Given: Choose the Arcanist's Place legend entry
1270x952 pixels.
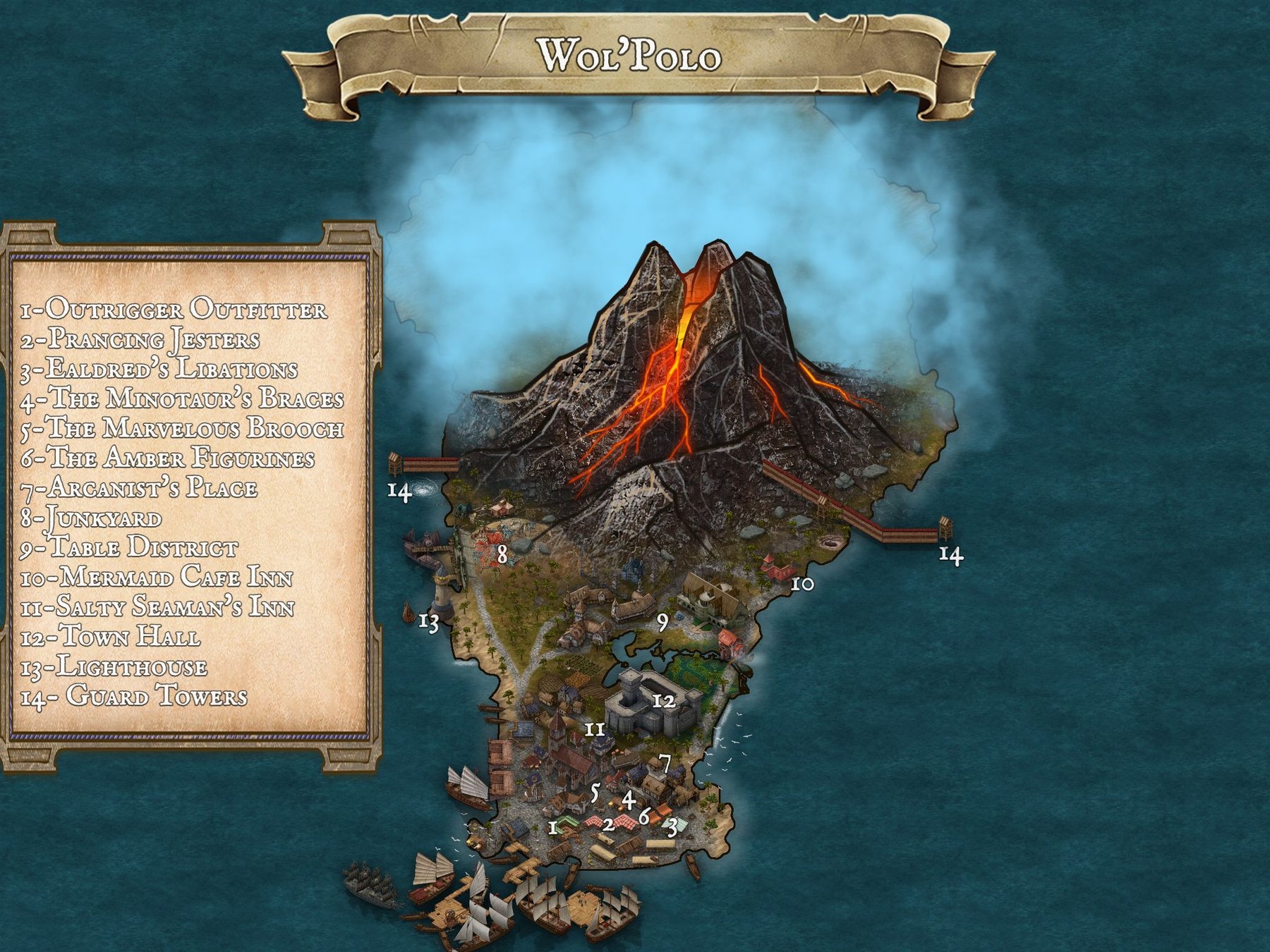Looking at the screenshot, I should (x=139, y=488).
